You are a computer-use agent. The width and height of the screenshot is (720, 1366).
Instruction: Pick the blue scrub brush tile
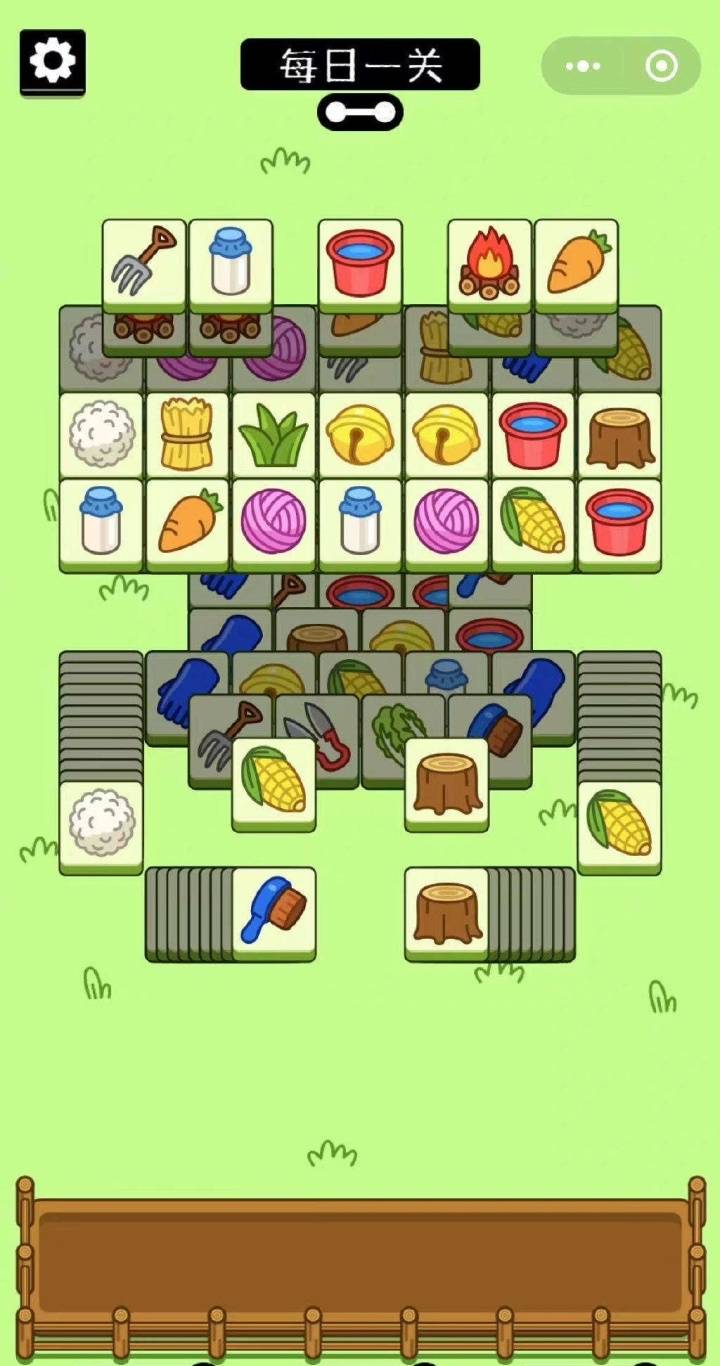pos(273,911)
